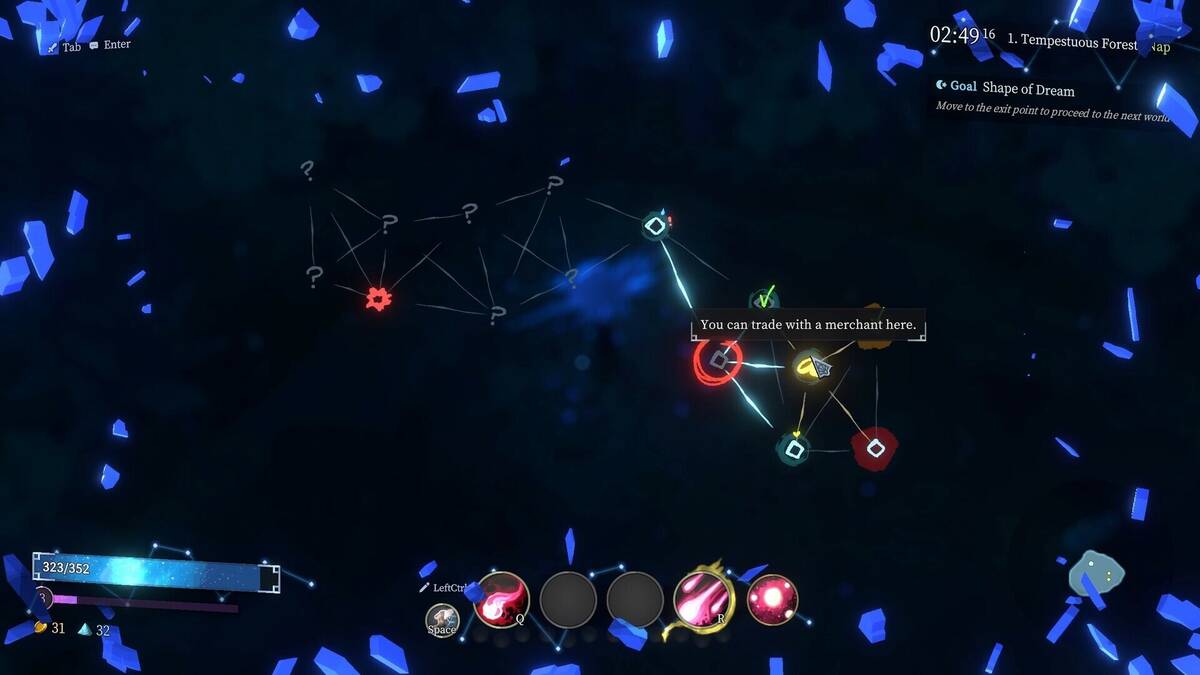Select the teal node with the yellow heart
Screen dimensions: 1200x675
click(x=794, y=449)
